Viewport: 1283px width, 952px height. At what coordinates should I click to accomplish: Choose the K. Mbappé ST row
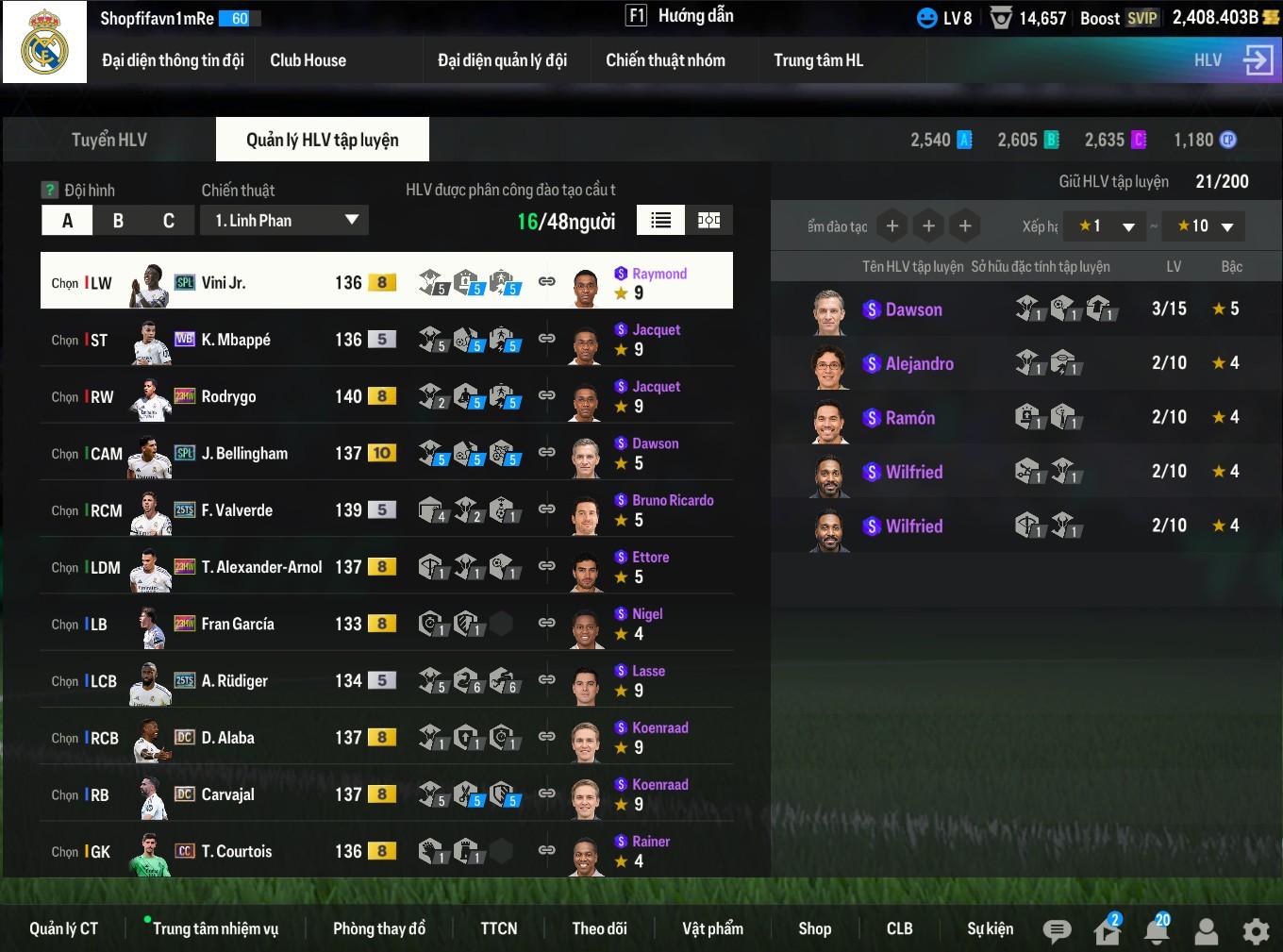click(236, 340)
